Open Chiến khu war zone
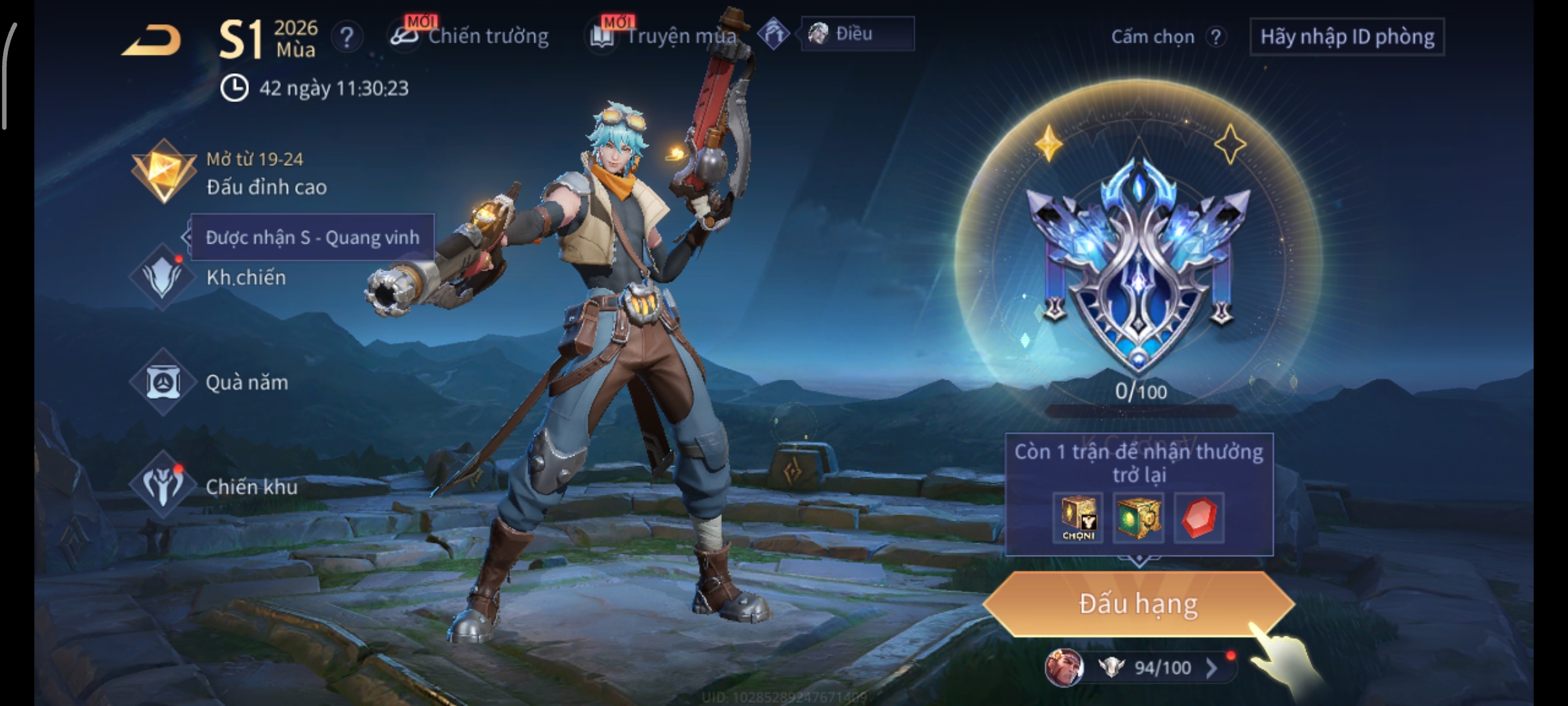 pos(216,487)
